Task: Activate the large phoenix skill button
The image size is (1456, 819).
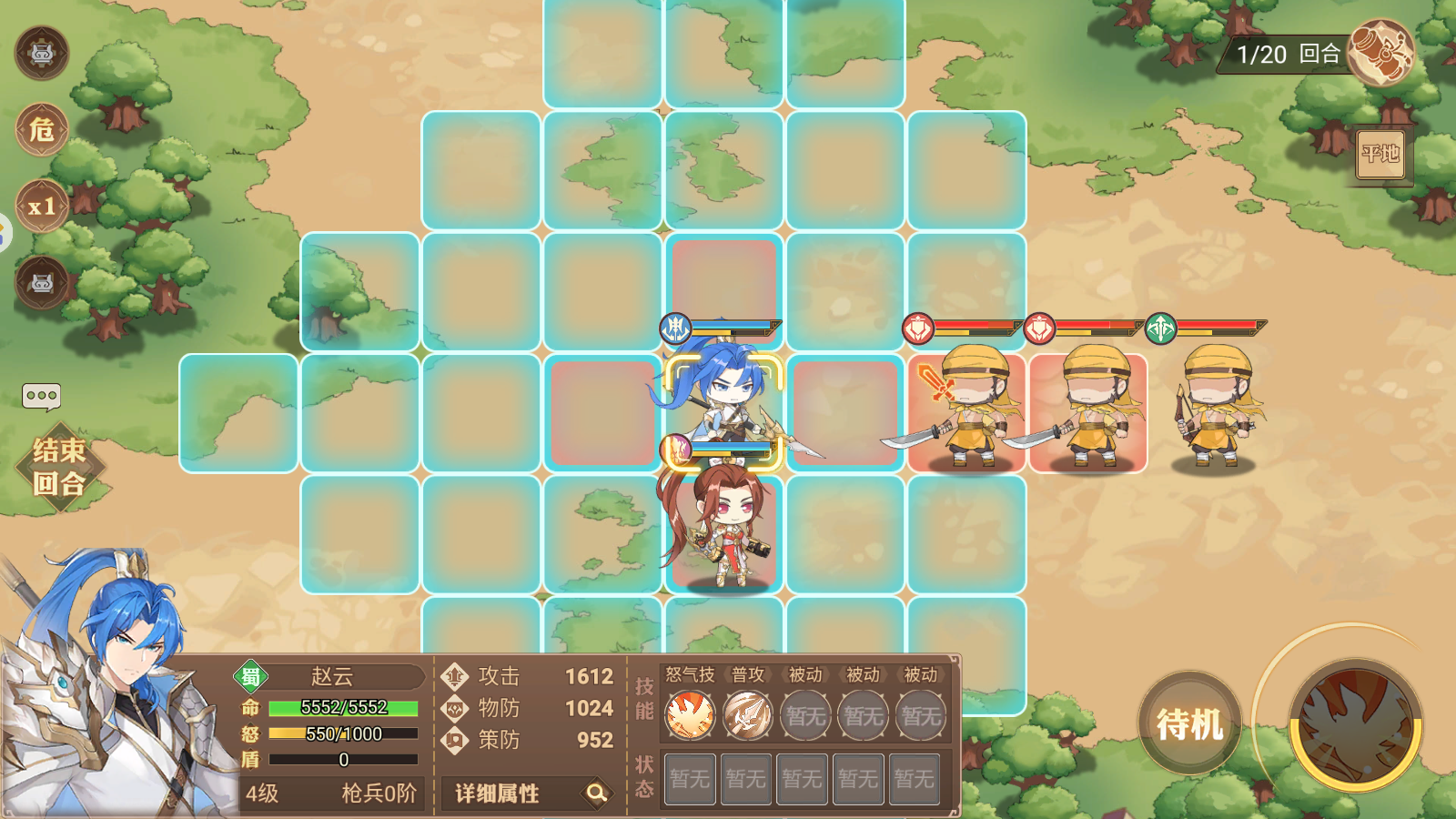Action: (x=1356, y=725)
